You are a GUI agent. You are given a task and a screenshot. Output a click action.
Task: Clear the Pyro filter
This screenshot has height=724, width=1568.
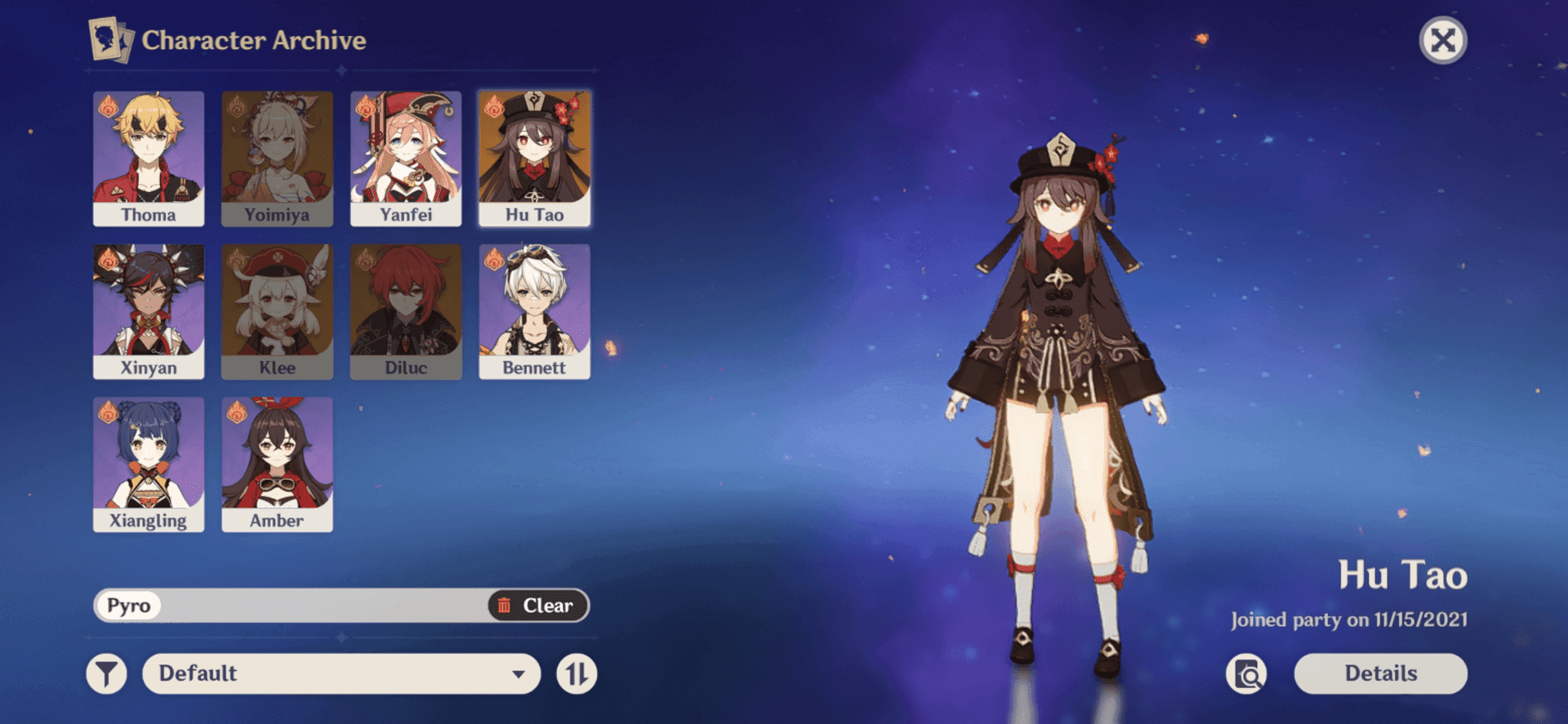[x=537, y=606]
